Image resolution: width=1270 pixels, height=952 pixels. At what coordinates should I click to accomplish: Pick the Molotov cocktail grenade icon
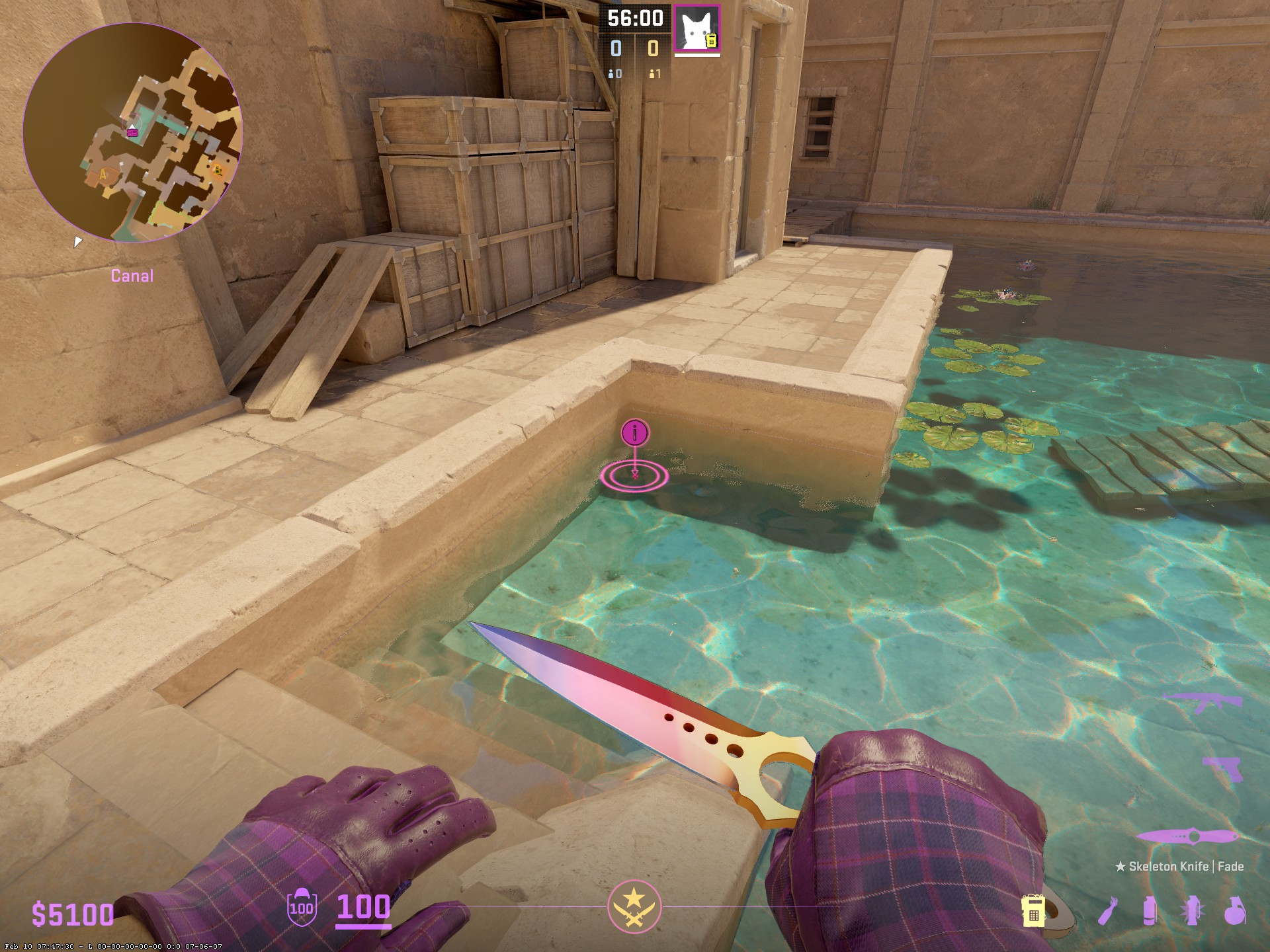1108,911
